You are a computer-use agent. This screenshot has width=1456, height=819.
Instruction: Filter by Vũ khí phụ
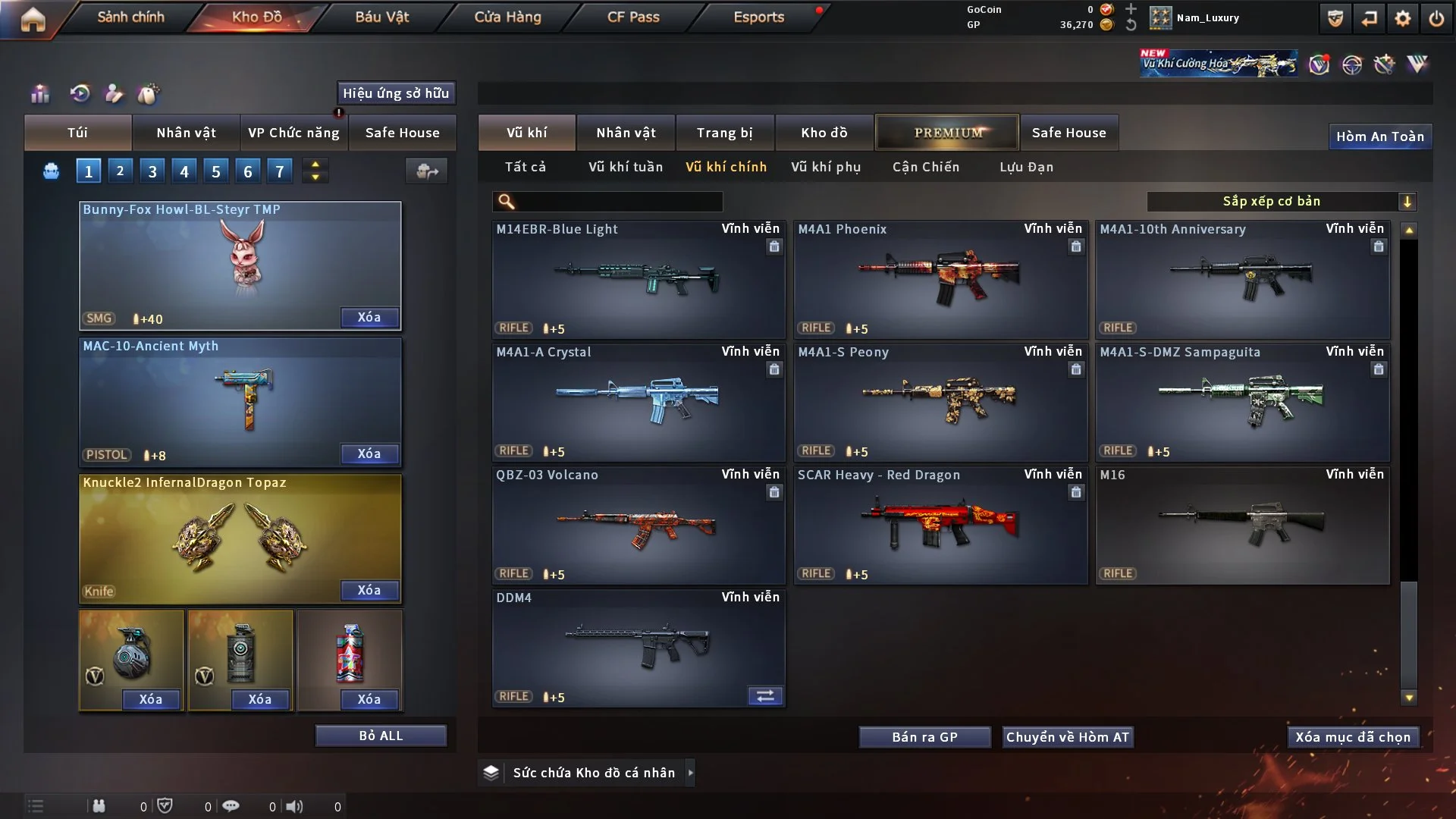pos(826,167)
